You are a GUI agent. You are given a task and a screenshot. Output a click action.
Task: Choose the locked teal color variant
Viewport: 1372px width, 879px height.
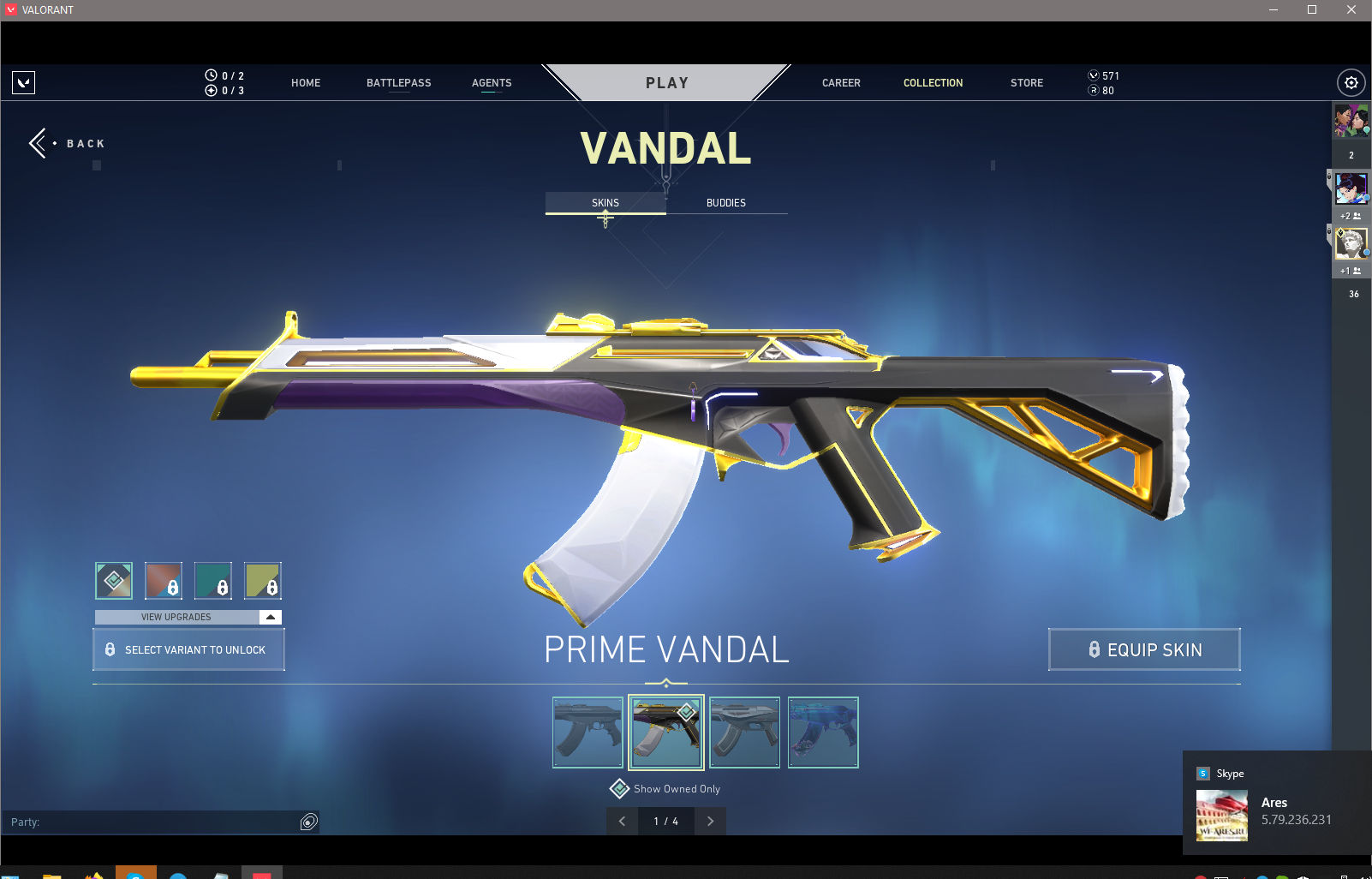213,581
